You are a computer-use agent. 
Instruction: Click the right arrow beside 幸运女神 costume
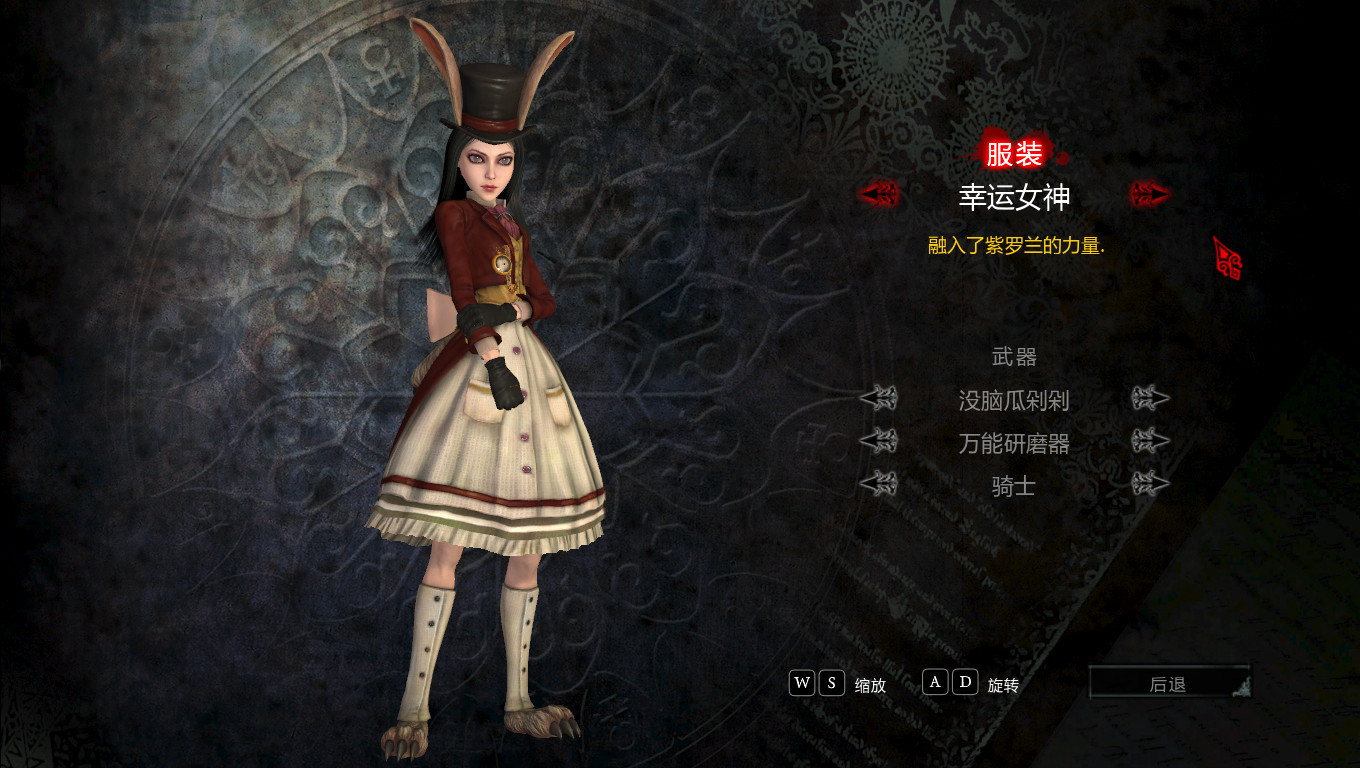click(x=1150, y=194)
